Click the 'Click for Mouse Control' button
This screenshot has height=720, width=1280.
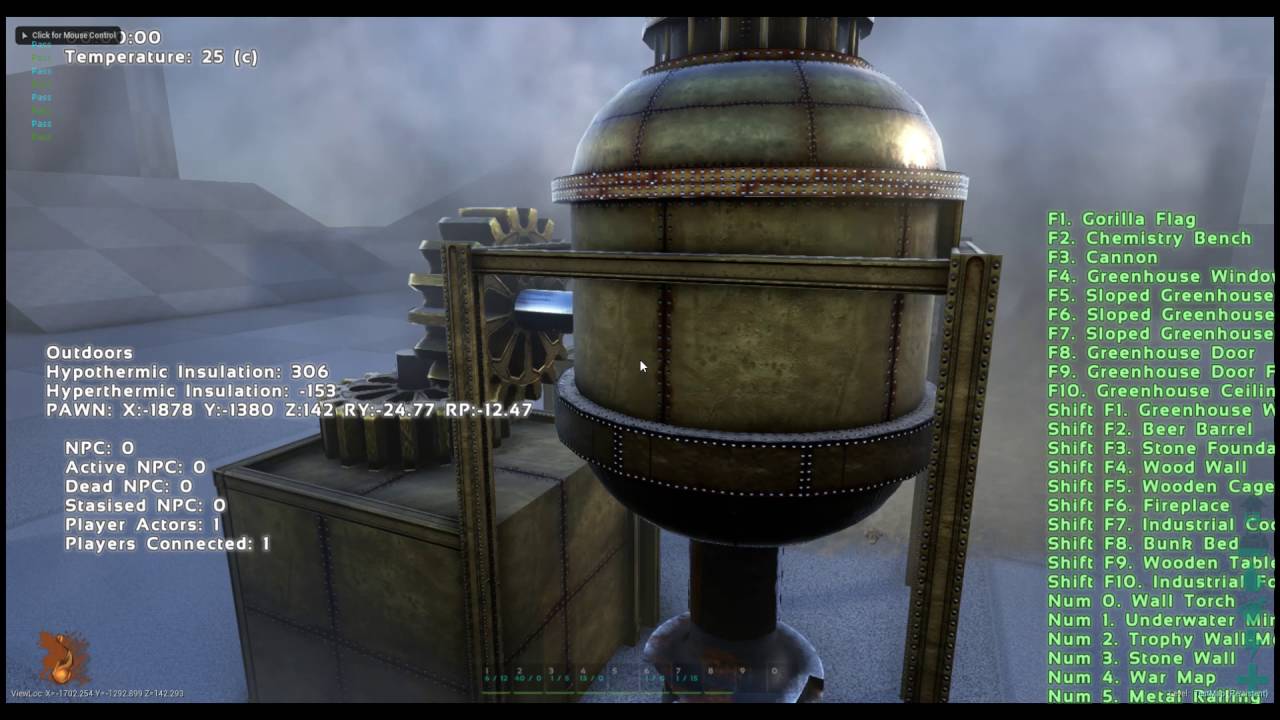(x=68, y=35)
